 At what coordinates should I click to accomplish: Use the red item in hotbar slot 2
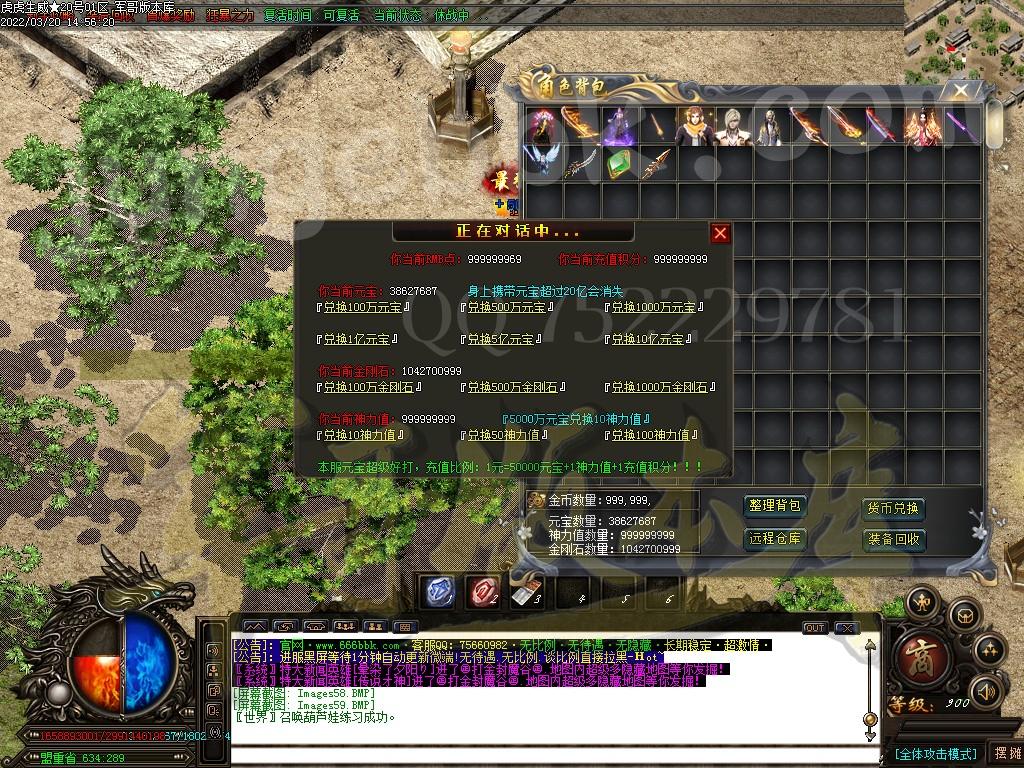pyautogui.click(x=483, y=591)
